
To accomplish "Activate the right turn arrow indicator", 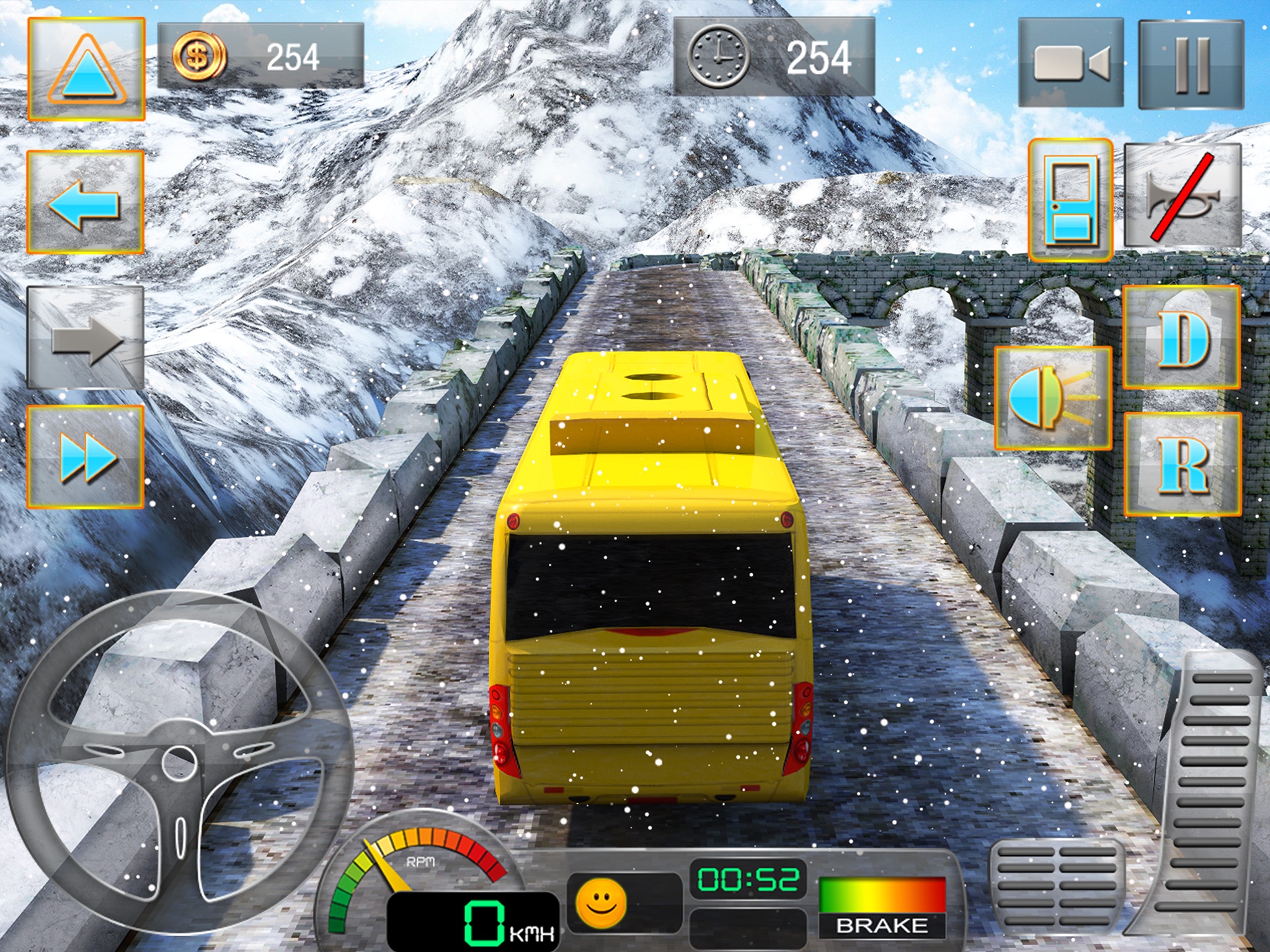I will pyautogui.click(x=85, y=338).
